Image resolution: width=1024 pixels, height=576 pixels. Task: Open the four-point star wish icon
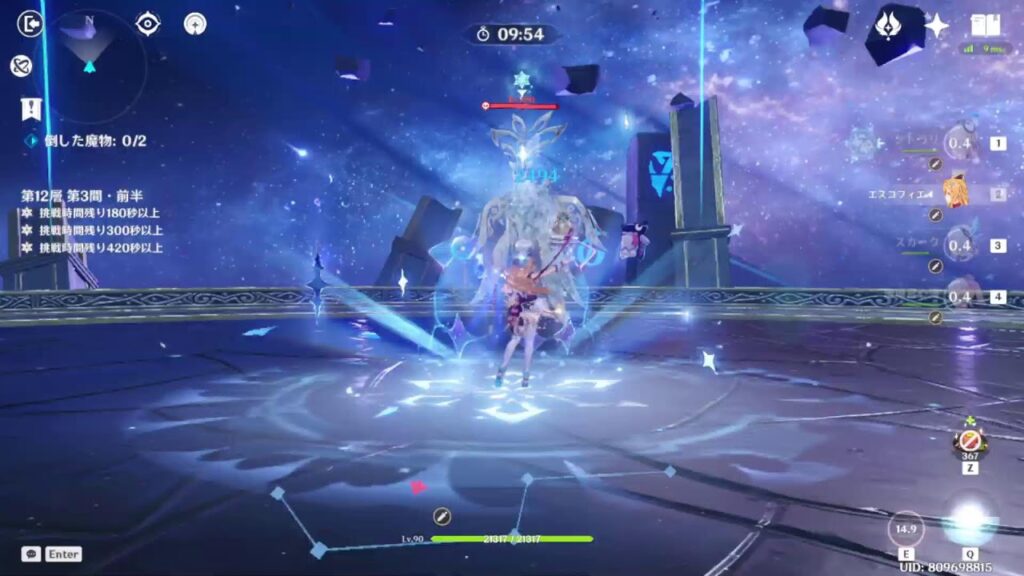pyautogui.click(x=937, y=25)
